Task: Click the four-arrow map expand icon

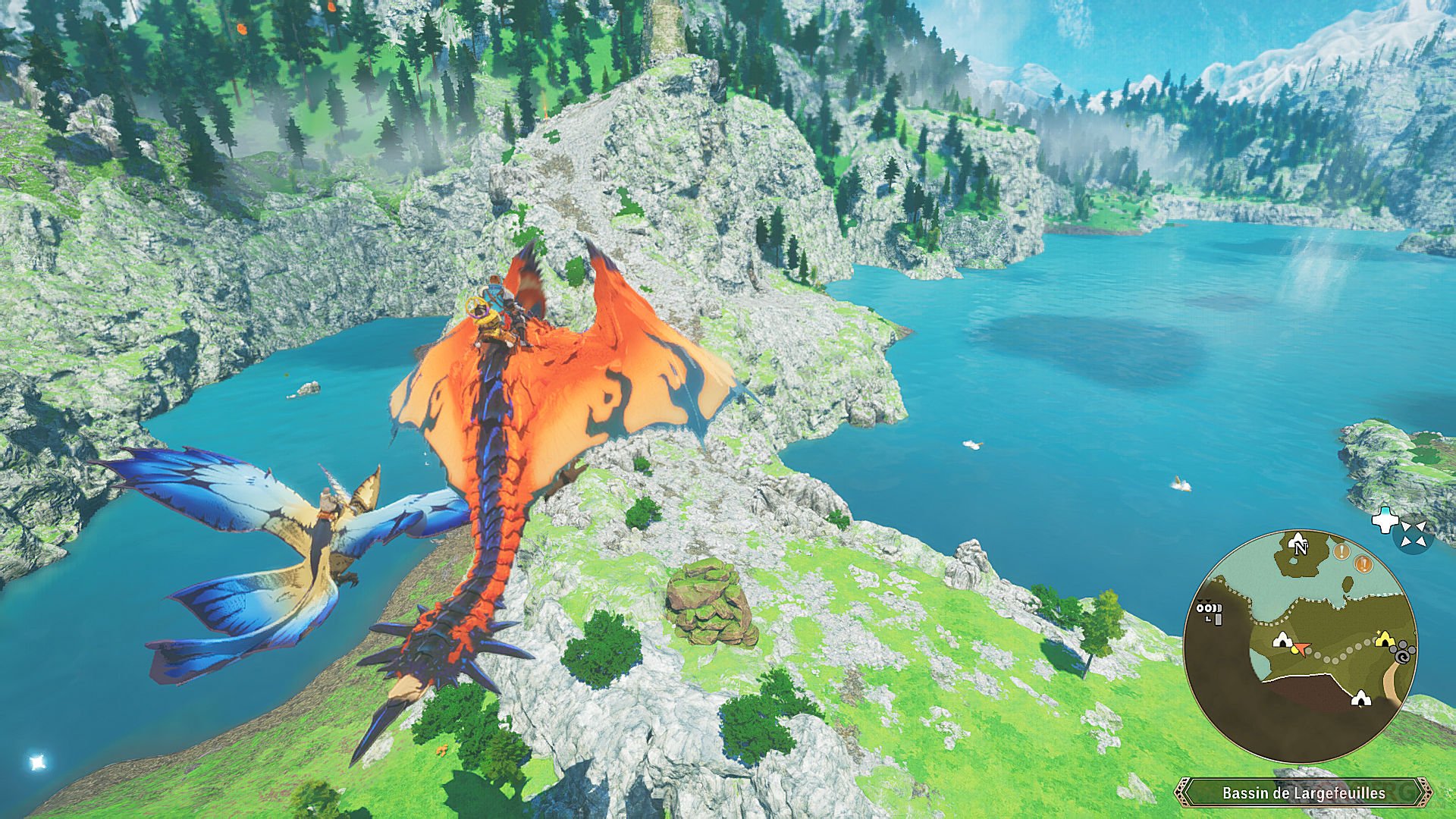Action: [x=1414, y=533]
